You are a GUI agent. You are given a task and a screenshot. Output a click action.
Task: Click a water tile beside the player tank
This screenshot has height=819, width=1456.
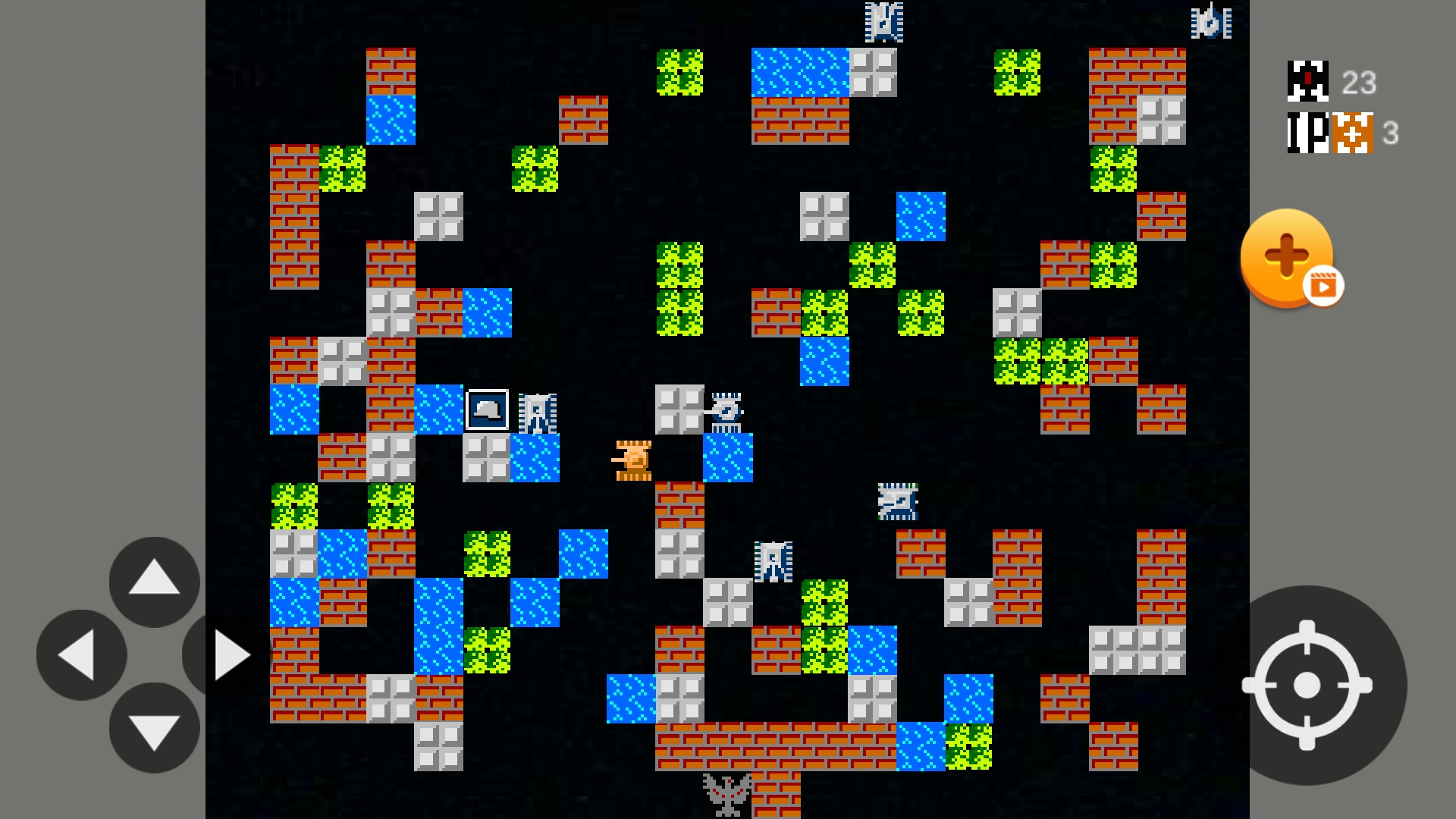click(728, 459)
